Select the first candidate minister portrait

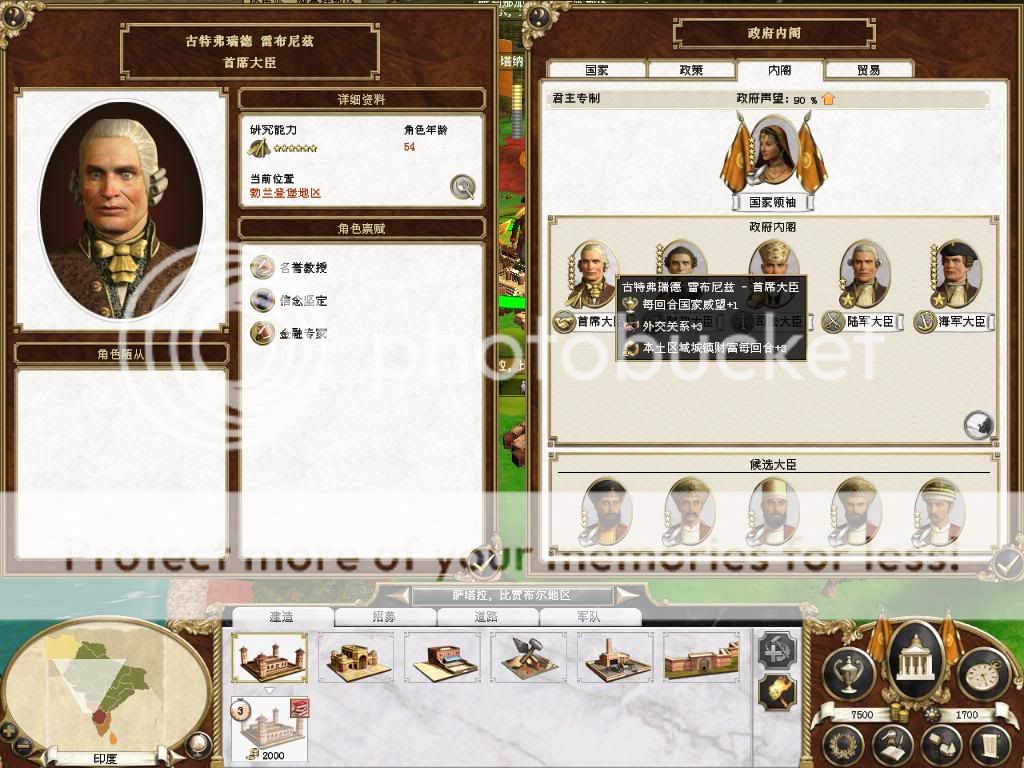click(606, 508)
